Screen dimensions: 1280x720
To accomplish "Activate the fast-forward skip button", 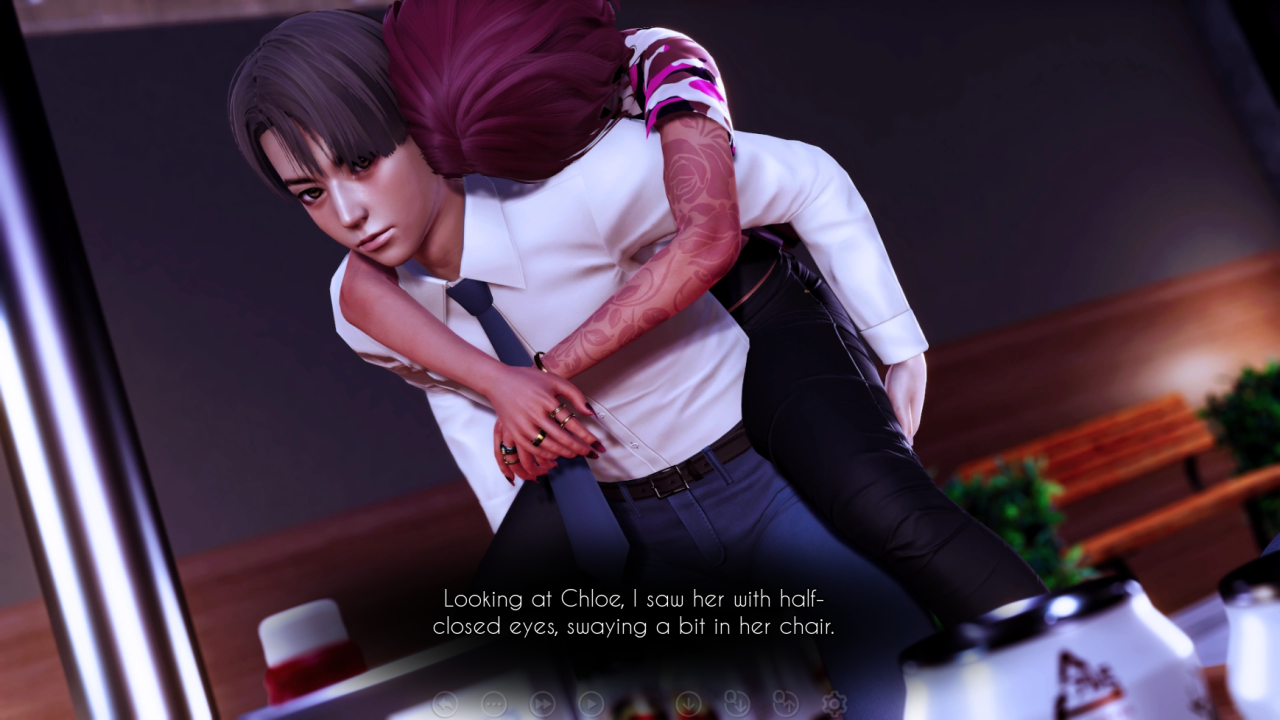I will [542, 704].
